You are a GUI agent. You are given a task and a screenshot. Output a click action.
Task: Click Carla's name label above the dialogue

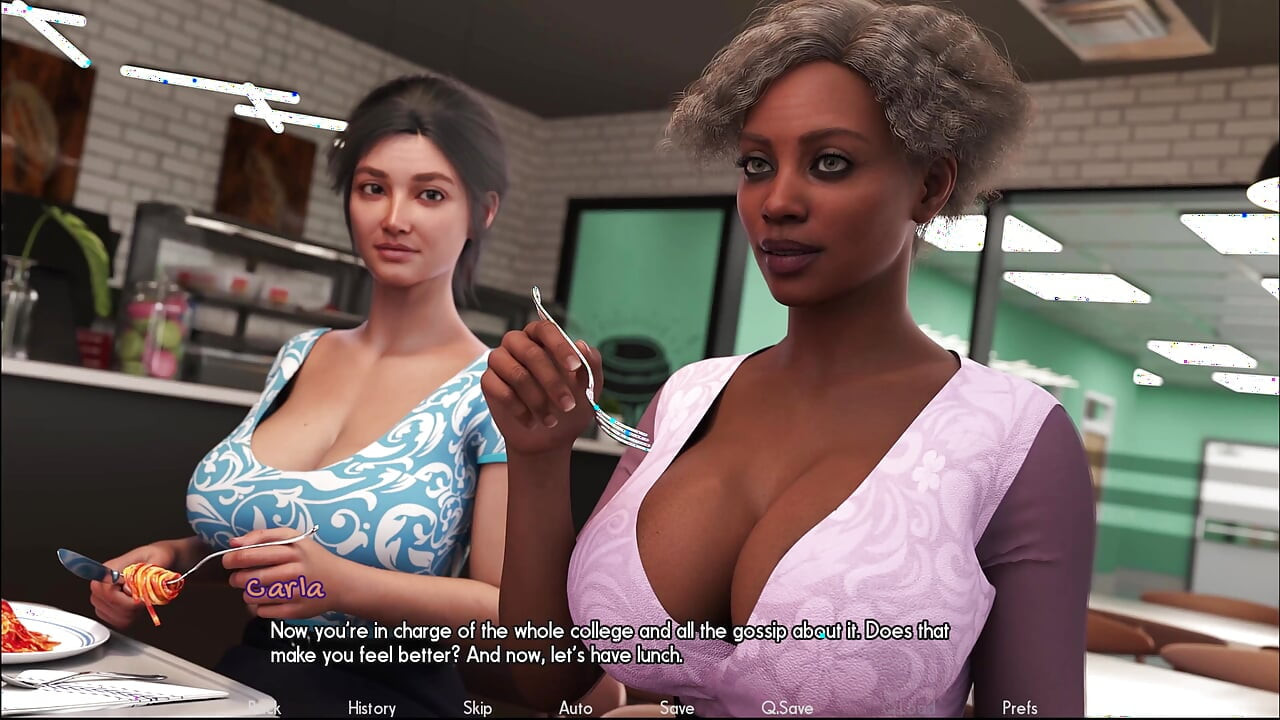[x=285, y=590]
